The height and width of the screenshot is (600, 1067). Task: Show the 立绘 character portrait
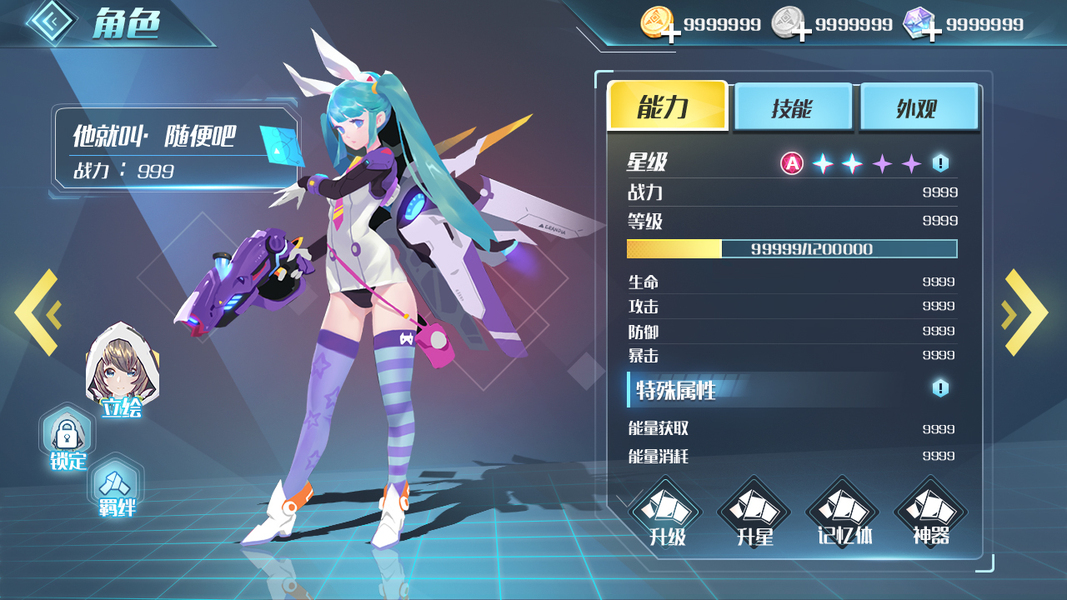click(x=122, y=371)
